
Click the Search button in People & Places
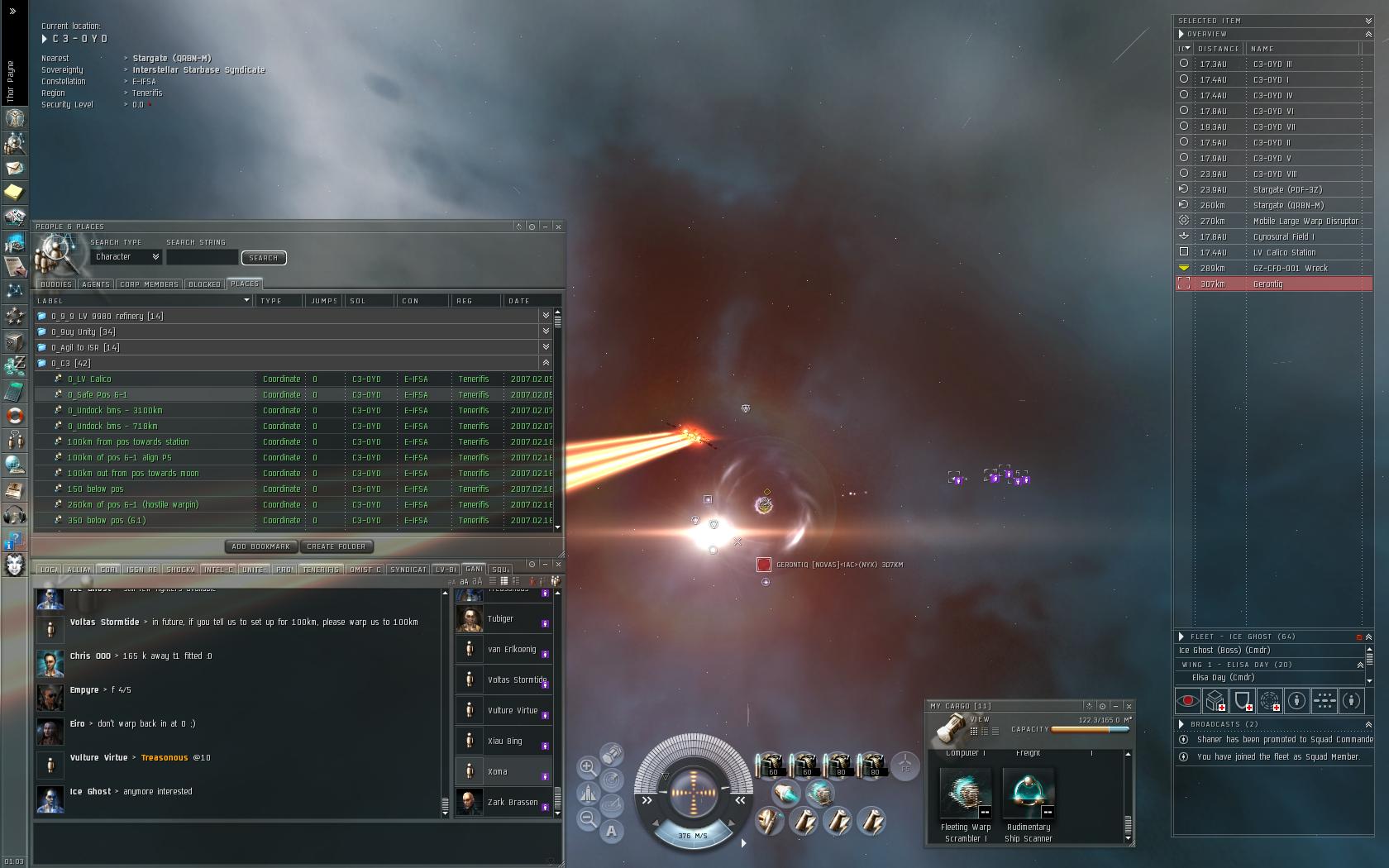coord(264,258)
